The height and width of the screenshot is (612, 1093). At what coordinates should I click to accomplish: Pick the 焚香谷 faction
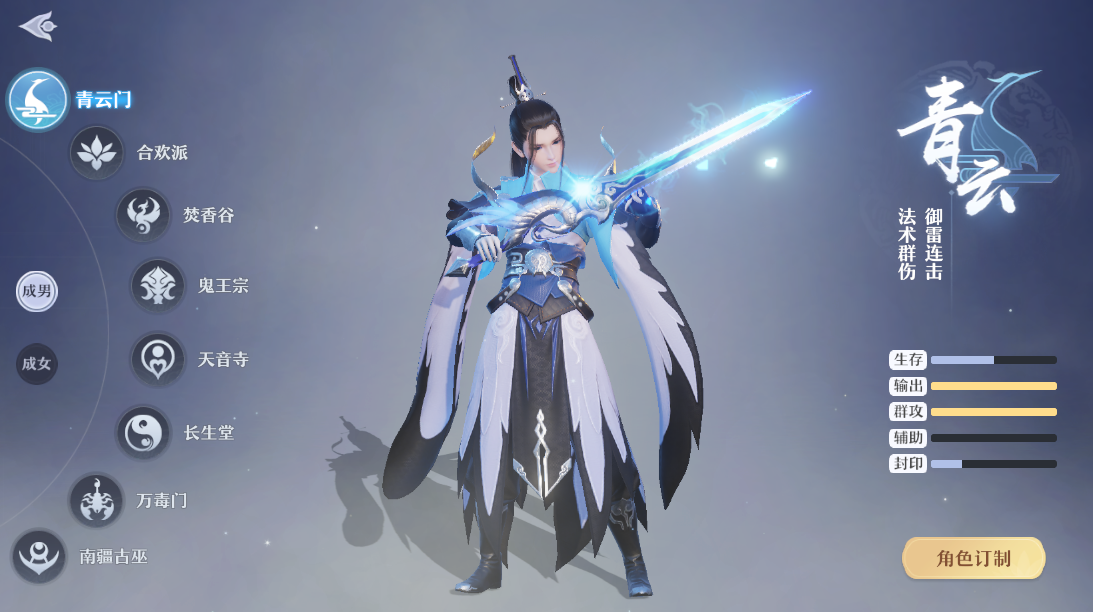[x=143, y=215]
